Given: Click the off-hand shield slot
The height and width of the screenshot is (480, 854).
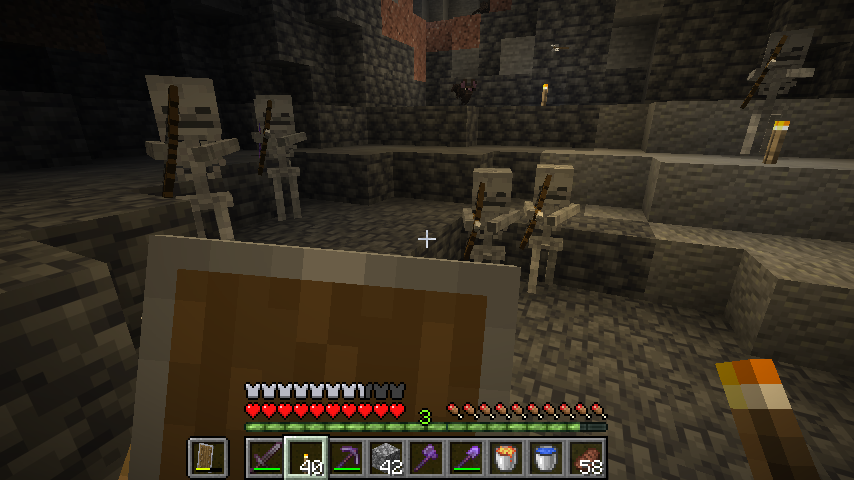Looking at the screenshot, I should point(208,458).
